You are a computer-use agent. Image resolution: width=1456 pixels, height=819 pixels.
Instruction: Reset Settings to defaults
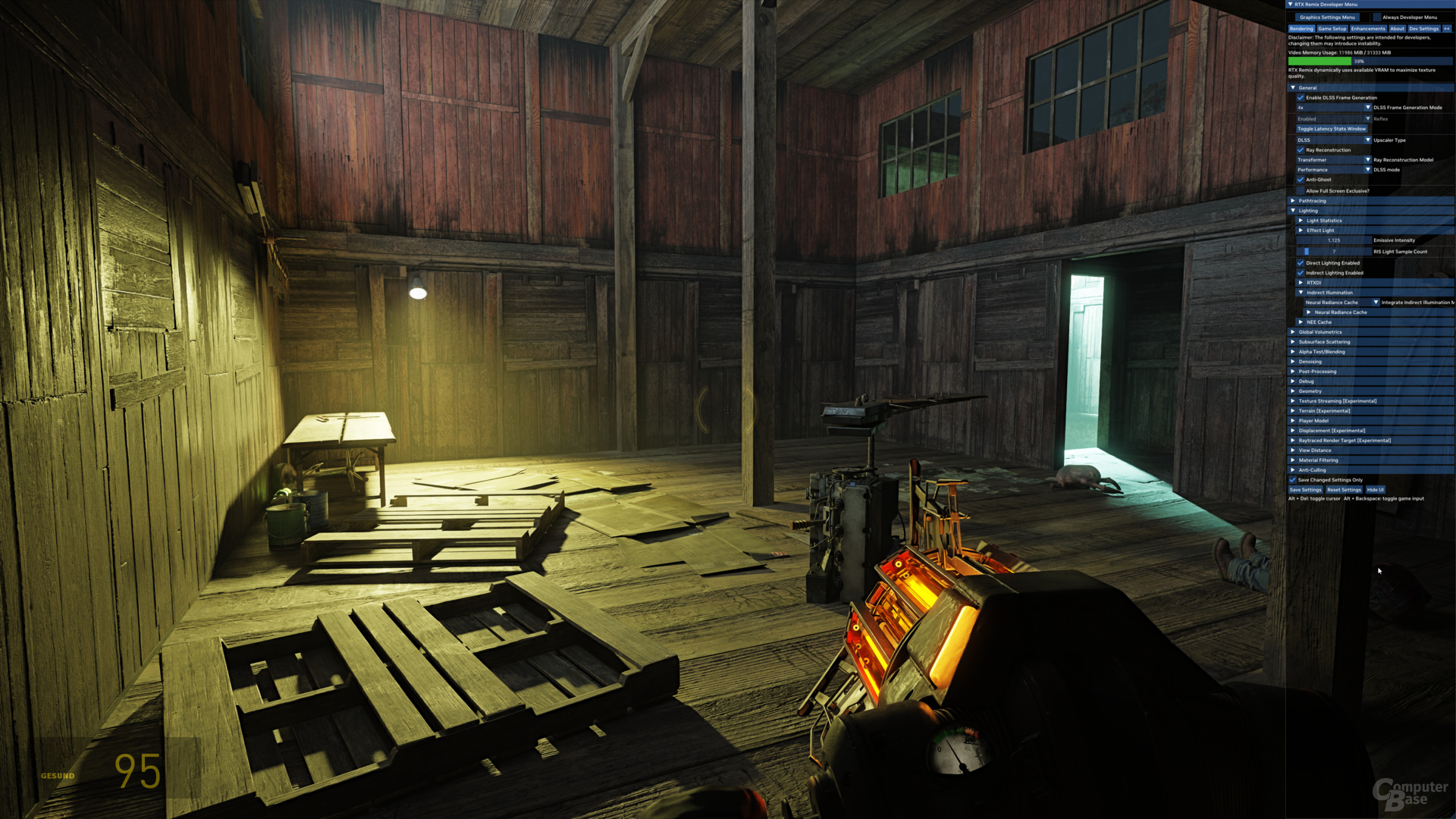click(1344, 490)
